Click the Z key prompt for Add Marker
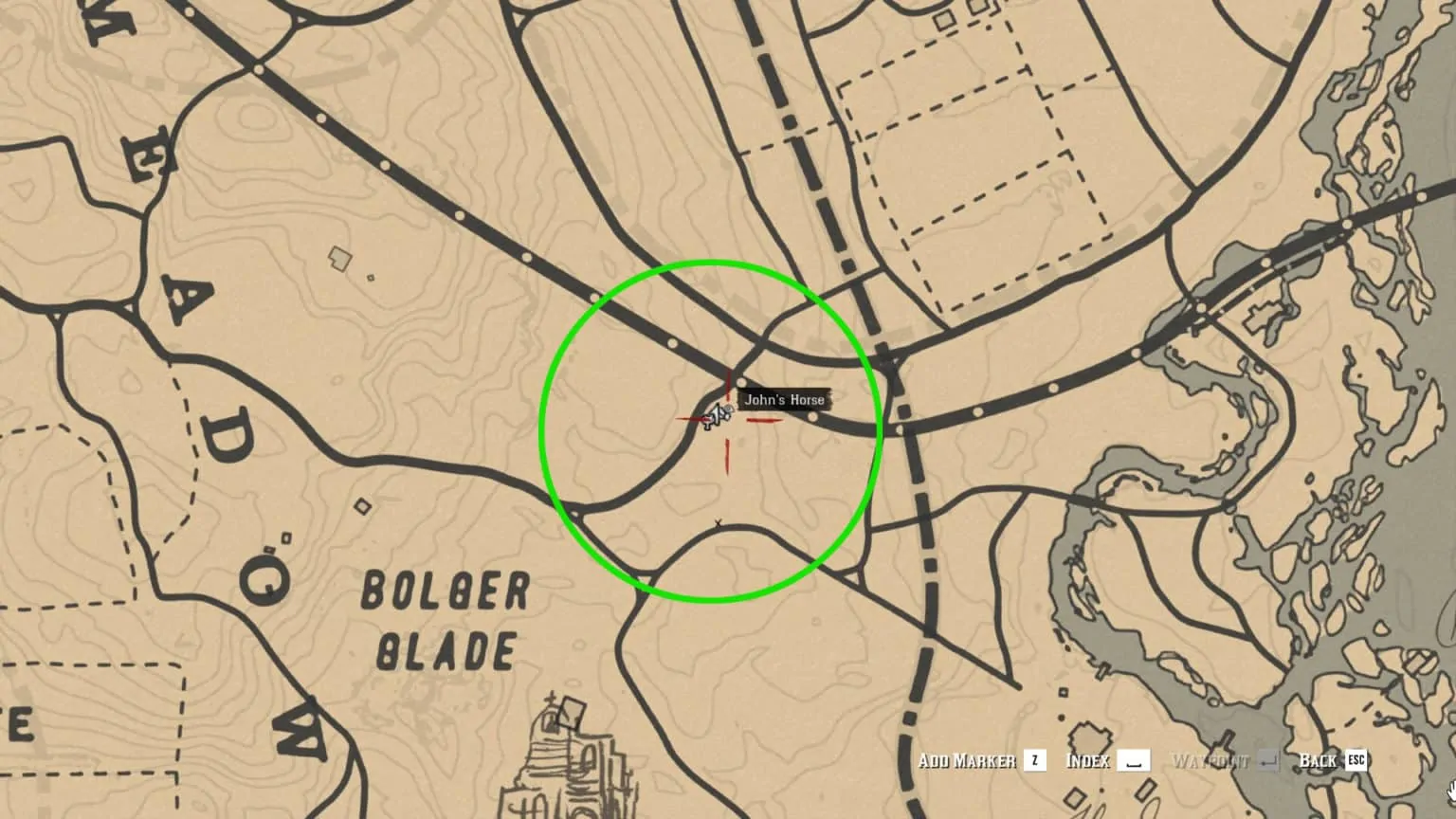The image size is (1456, 819). tap(1033, 760)
